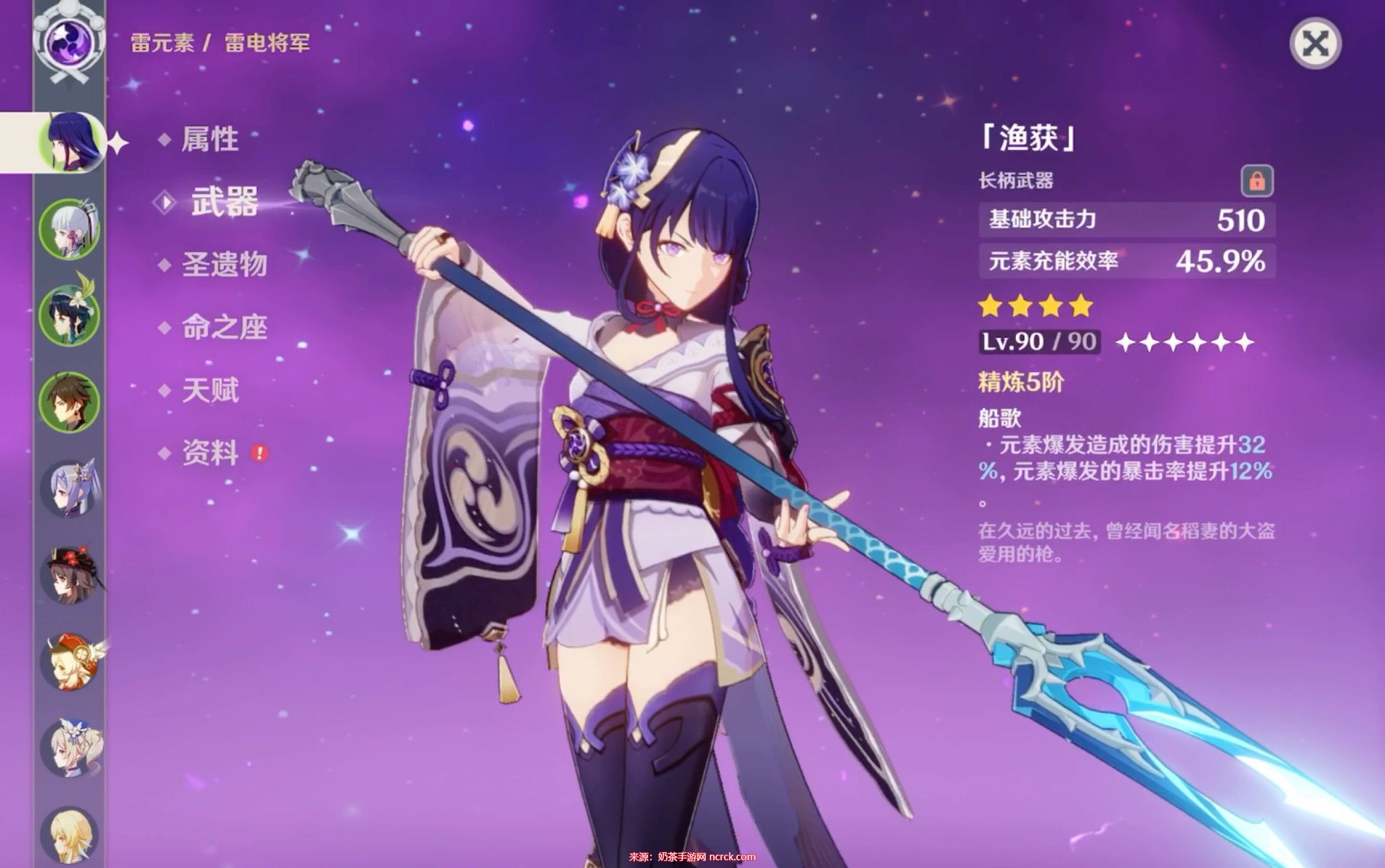This screenshot has width=1385, height=868.
Task: Switch to Barbara's character portrait
Action: click(69, 748)
